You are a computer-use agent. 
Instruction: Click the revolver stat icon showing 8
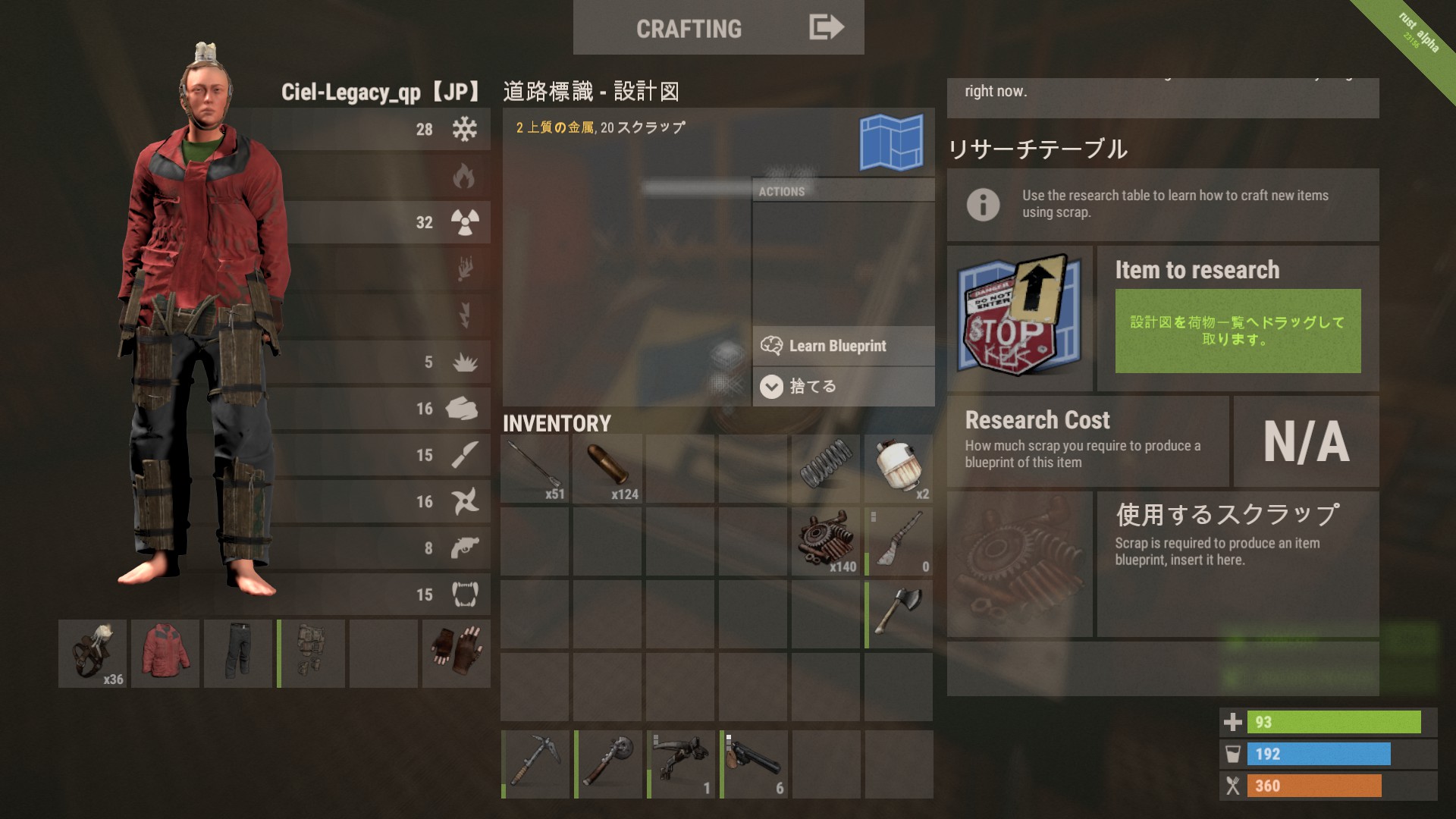pos(466,548)
